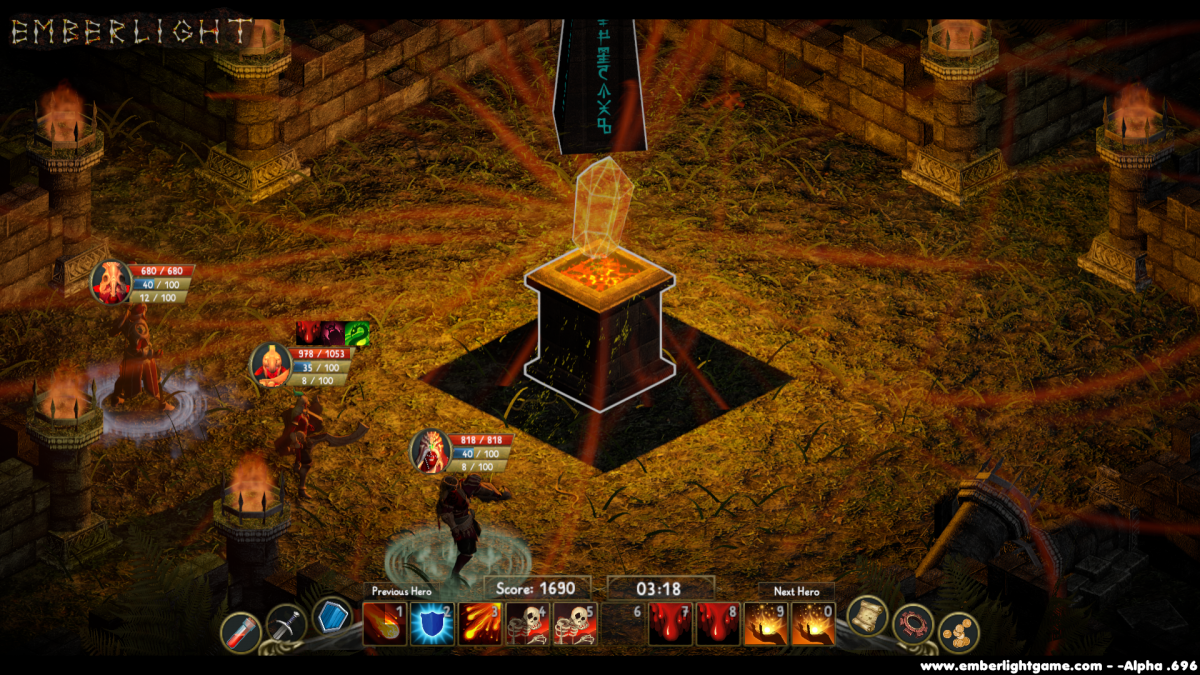Click the Previous Hero button

(x=400, y=591)
